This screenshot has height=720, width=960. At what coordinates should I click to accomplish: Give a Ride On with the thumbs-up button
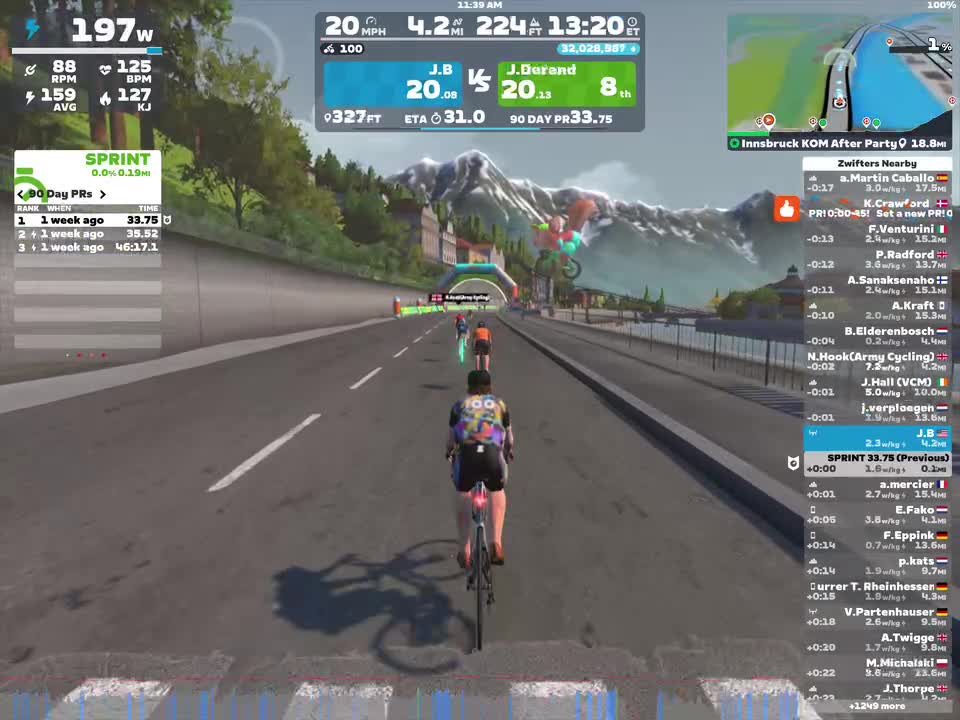(x=787, y=210)
